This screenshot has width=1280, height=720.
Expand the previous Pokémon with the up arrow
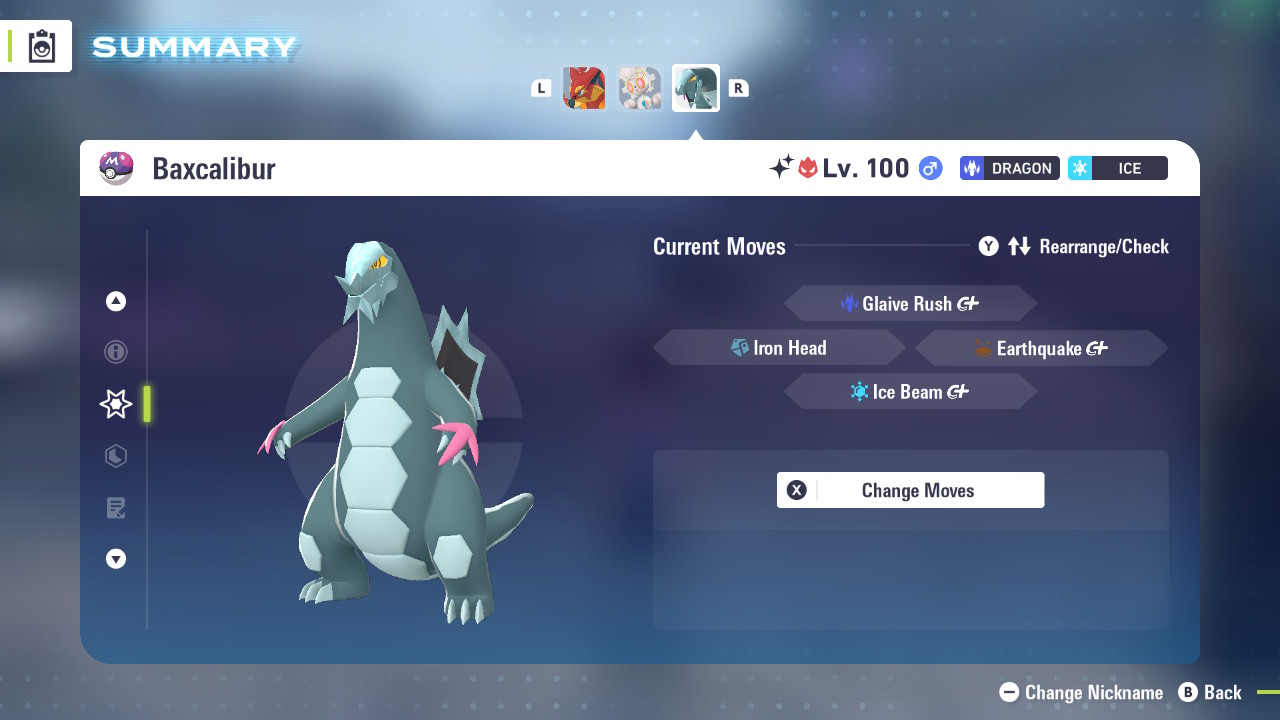115,300
